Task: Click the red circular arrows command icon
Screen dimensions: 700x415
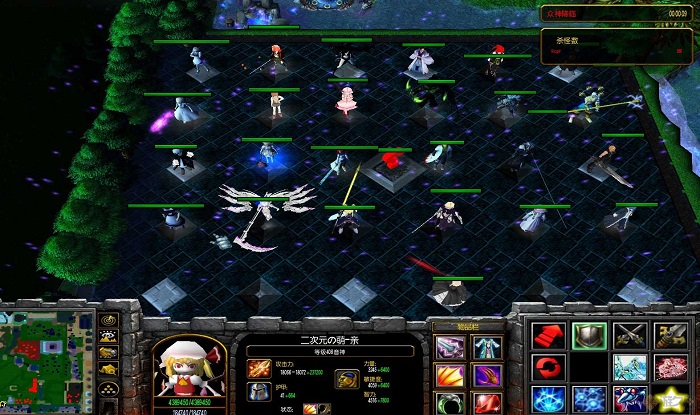Action: click(548, 368)
